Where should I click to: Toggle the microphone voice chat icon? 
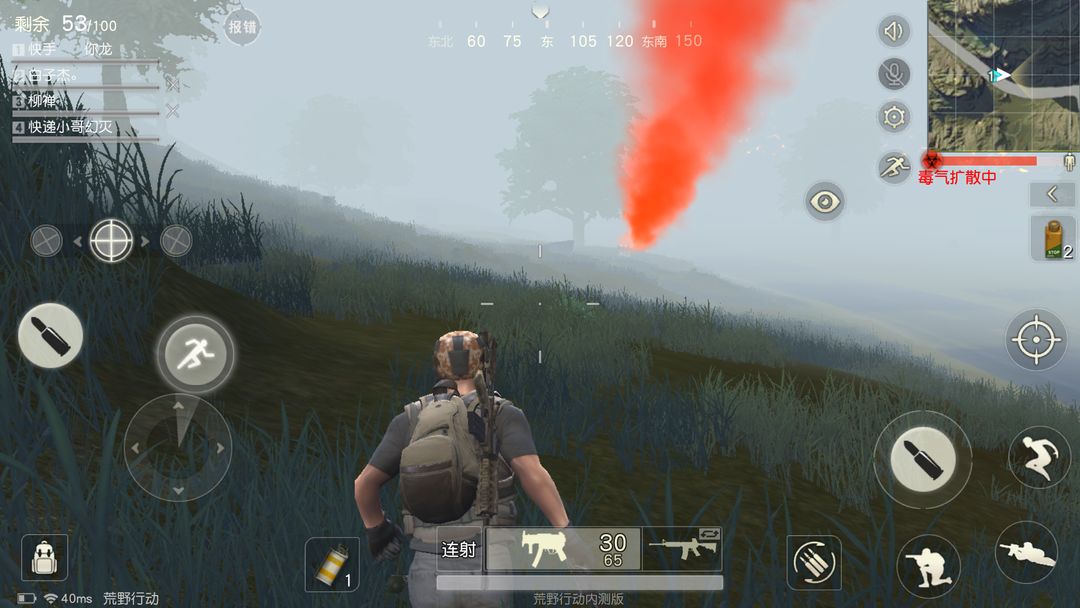pos(894,74)
